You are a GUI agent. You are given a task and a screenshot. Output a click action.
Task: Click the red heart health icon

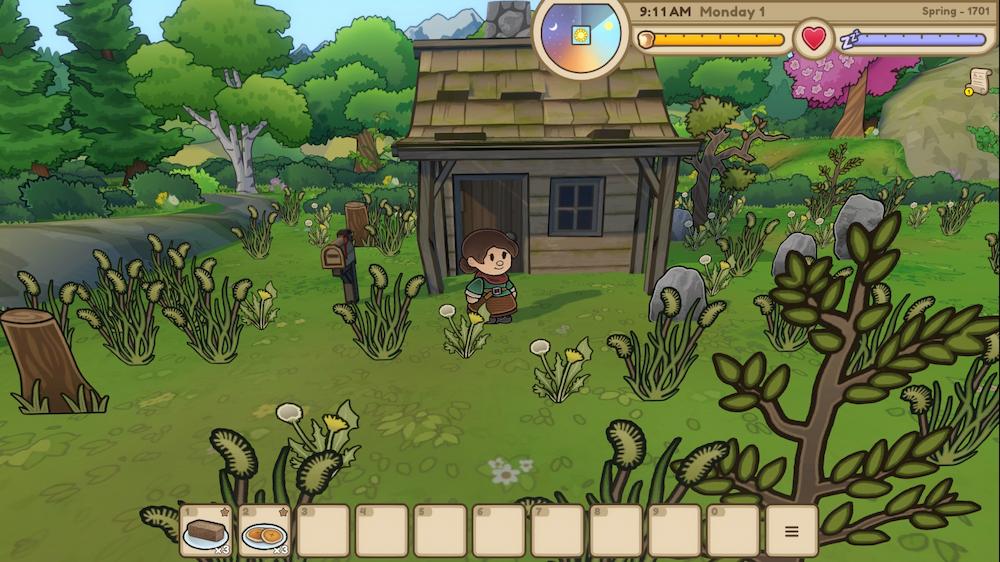[x=814, y=40]
